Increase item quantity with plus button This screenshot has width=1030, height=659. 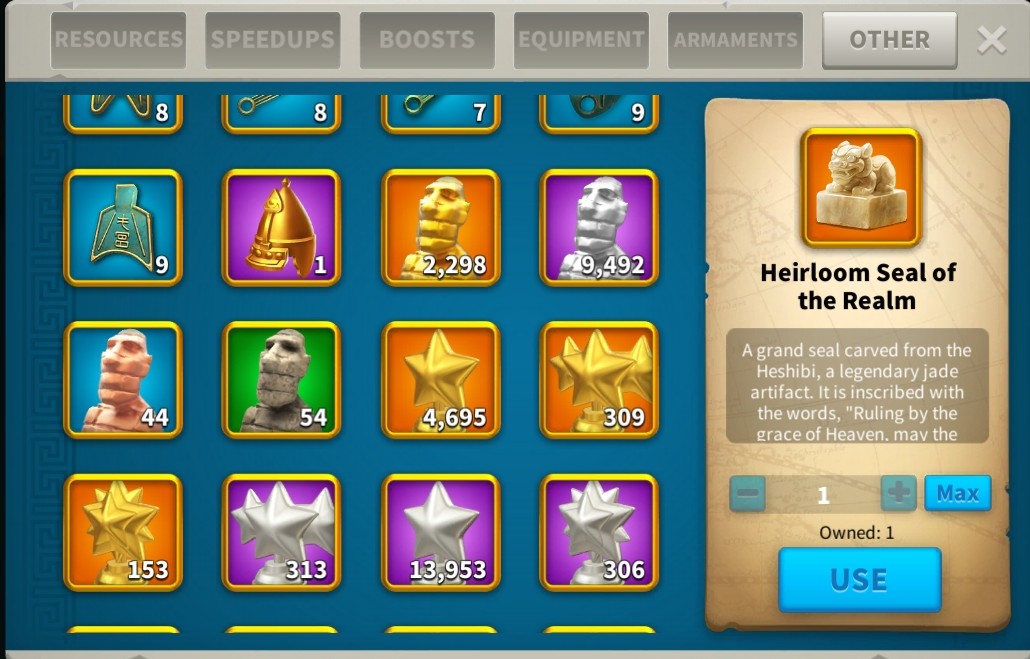tap(898, 493)
